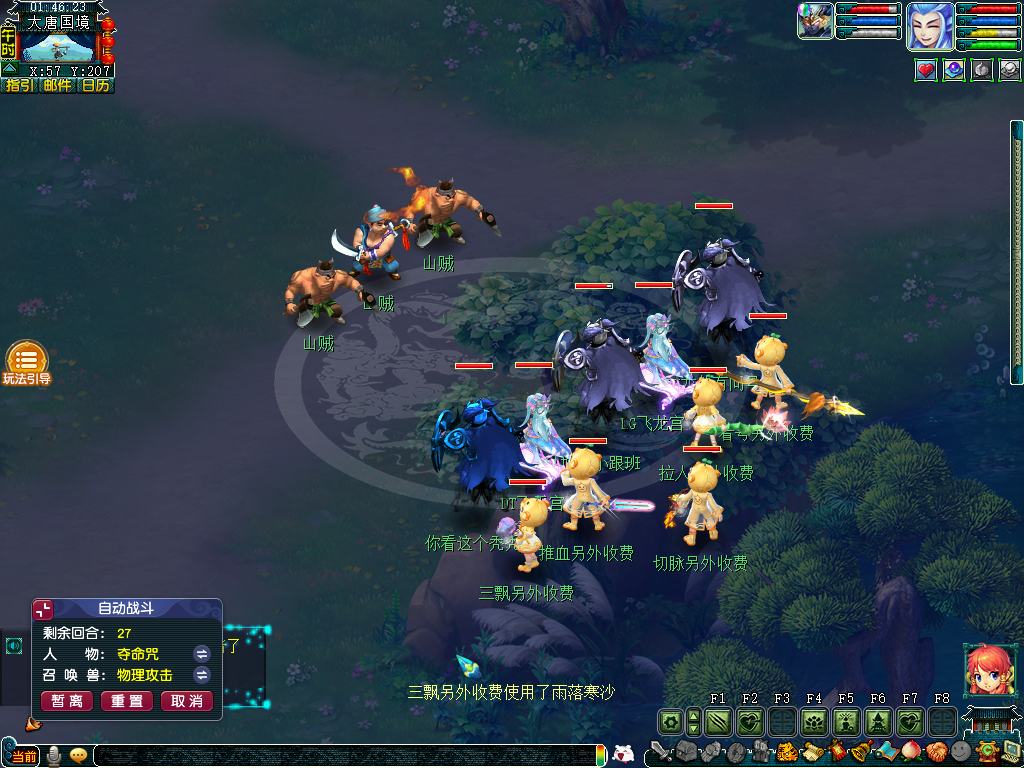Select the blue-haired player portrait
The width and height of the screenshot is (1024, 768).
tap(930, 26)
